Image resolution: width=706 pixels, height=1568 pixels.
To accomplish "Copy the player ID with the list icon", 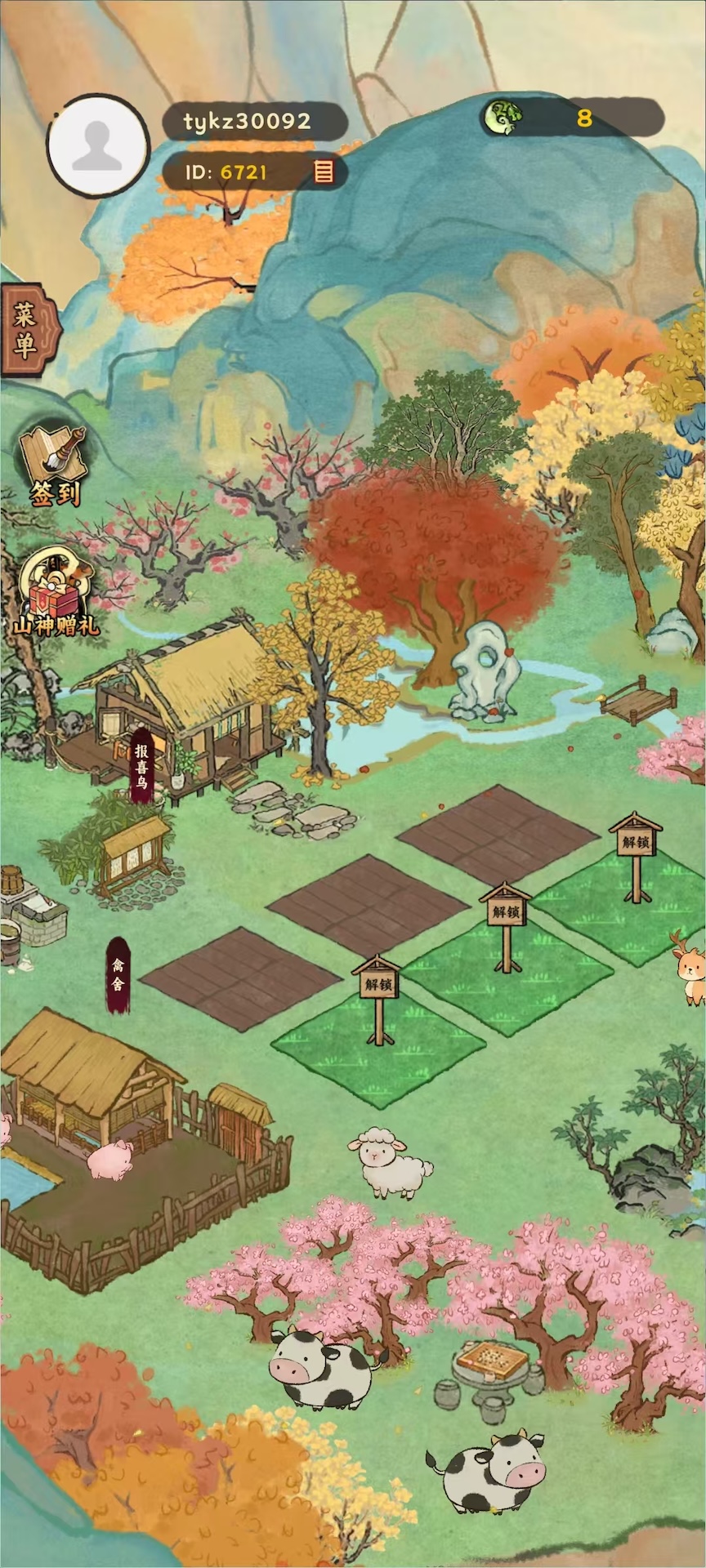I will click(324, 171).
